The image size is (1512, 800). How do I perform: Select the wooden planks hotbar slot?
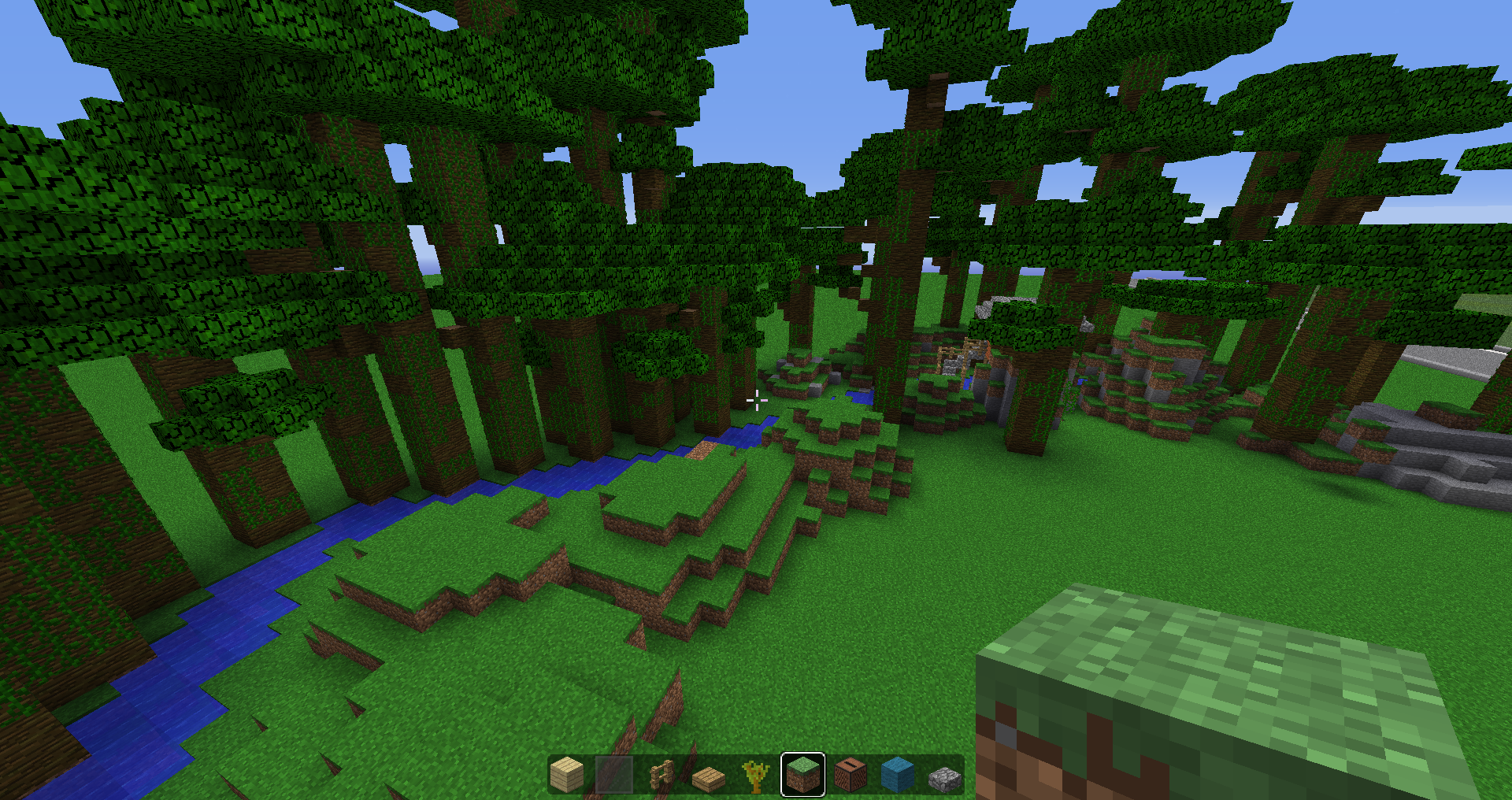click(x=567, y=775)
